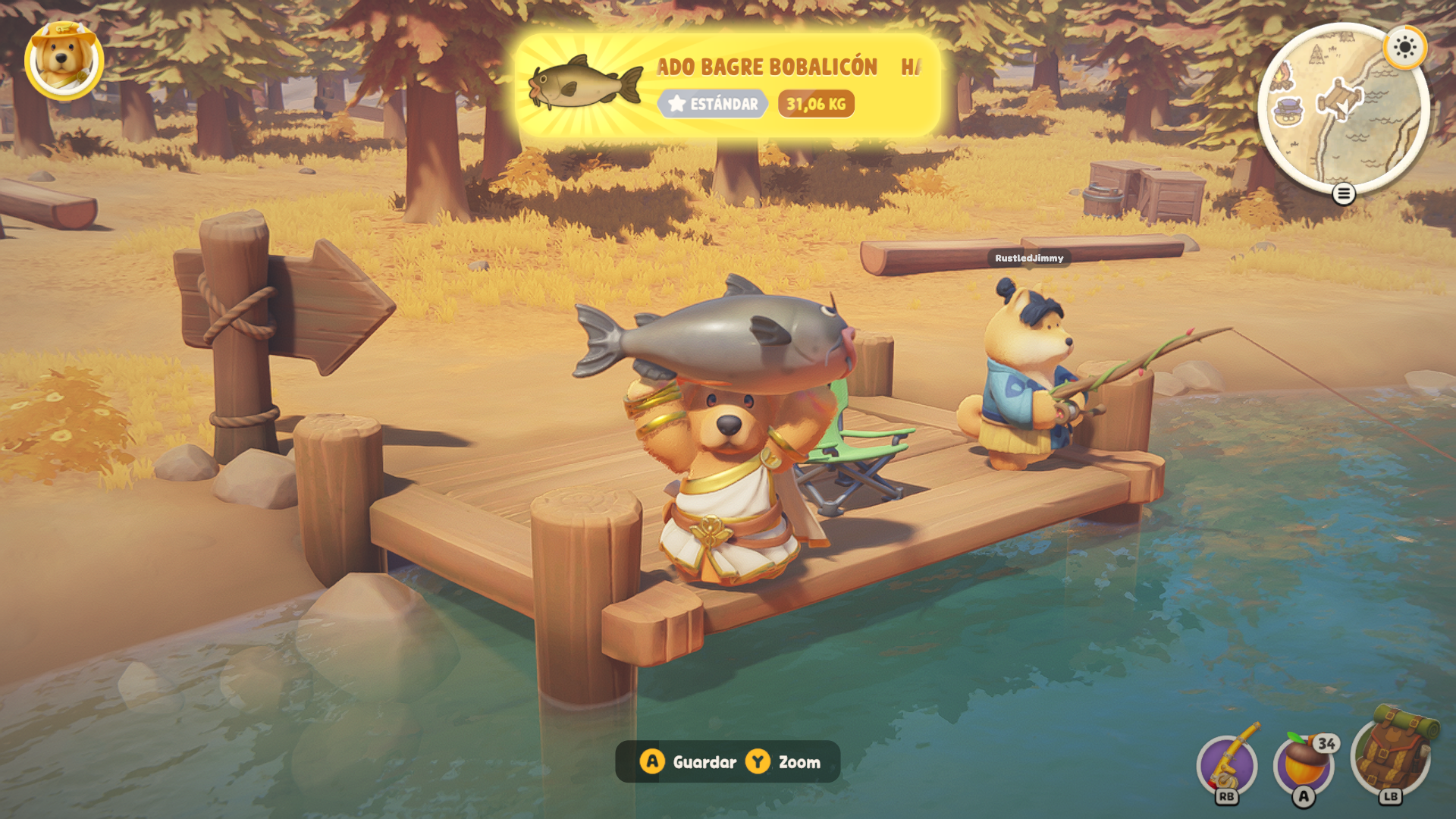Select the fishing rod tool slot
This screenshot has height=819, width=1456.
pyautogui.click(x=1227, y=764)
